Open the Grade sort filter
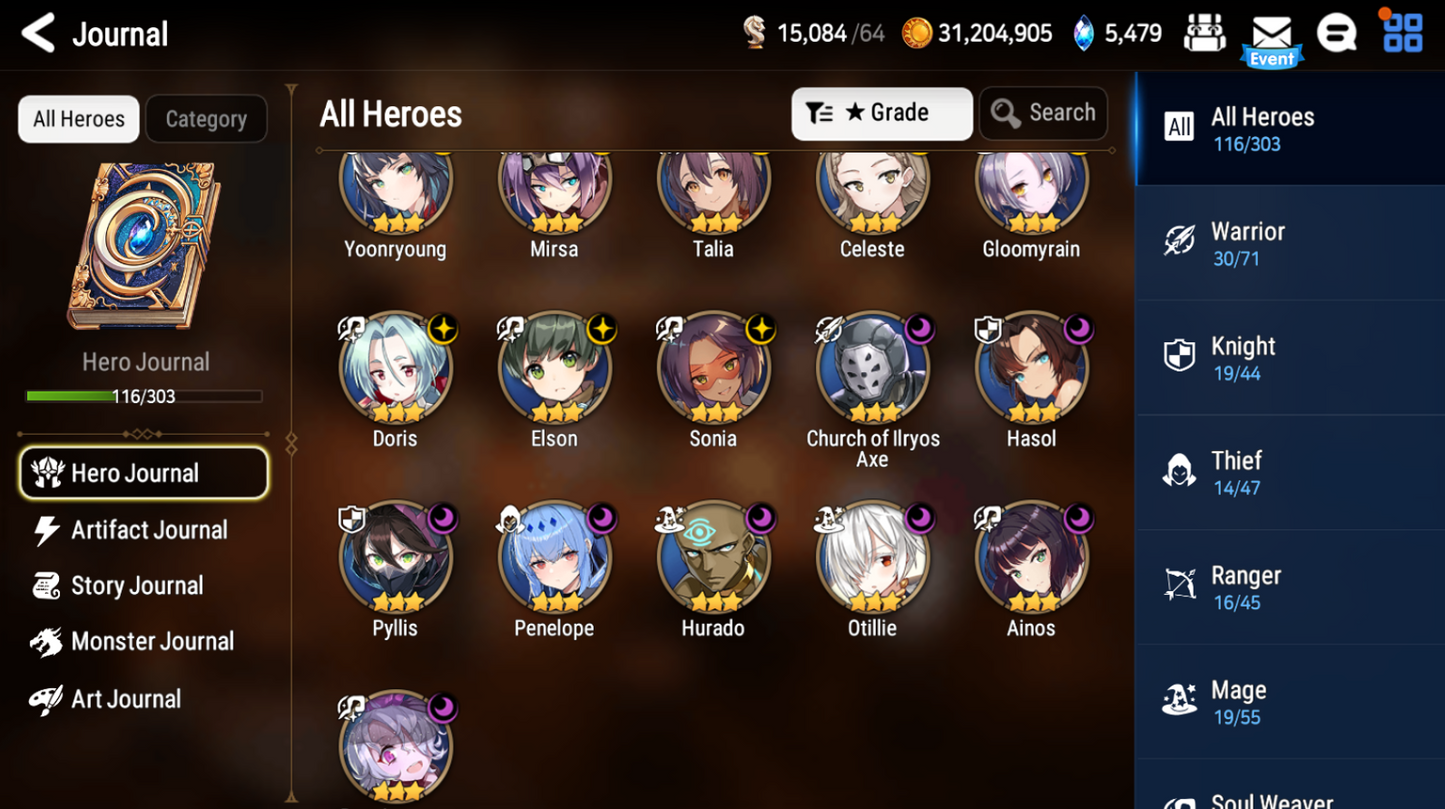This screenshot has width=1445, height=809. [x=881, y=113]
